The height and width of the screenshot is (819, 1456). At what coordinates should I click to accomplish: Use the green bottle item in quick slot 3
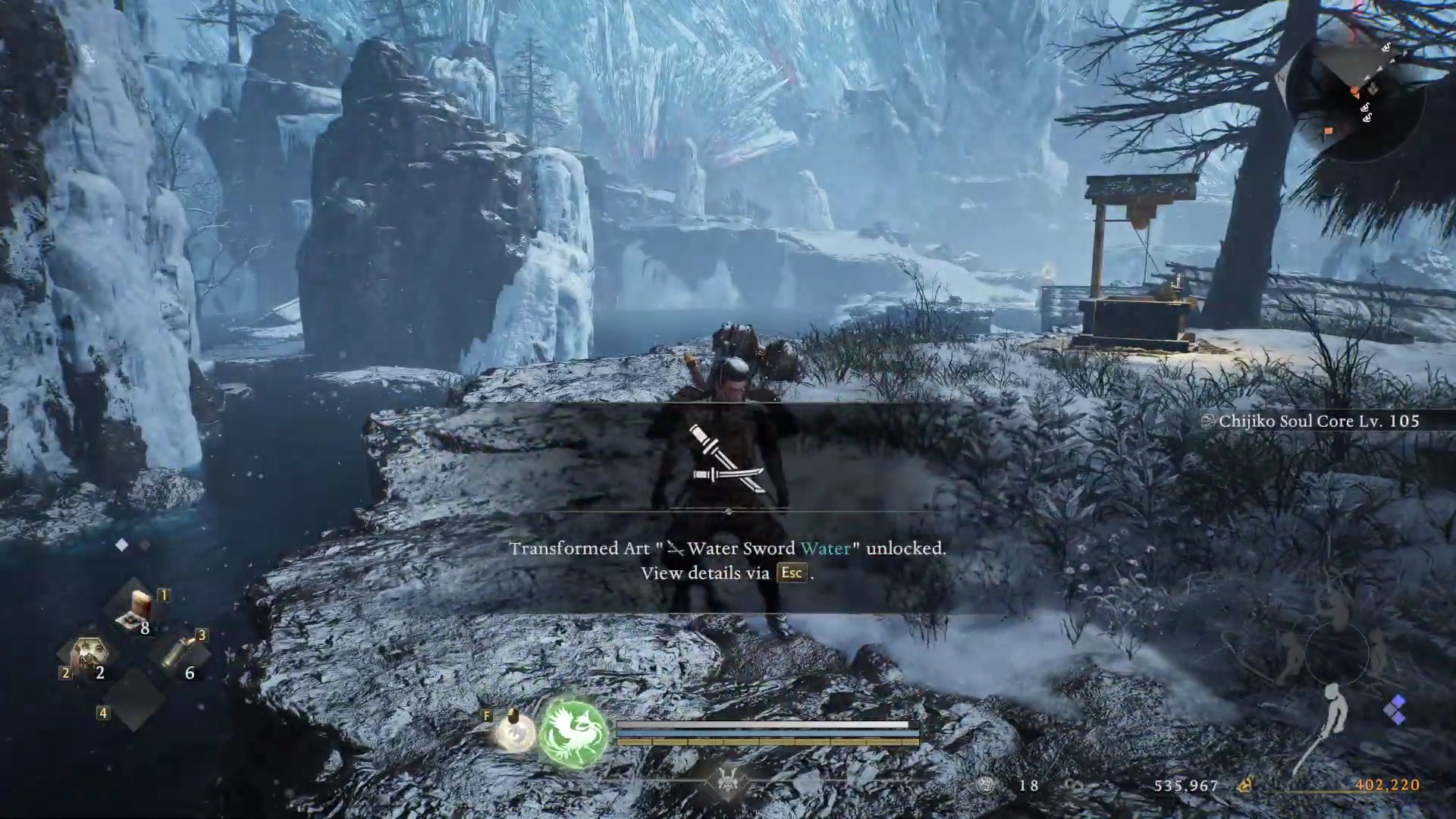[179, 652]
